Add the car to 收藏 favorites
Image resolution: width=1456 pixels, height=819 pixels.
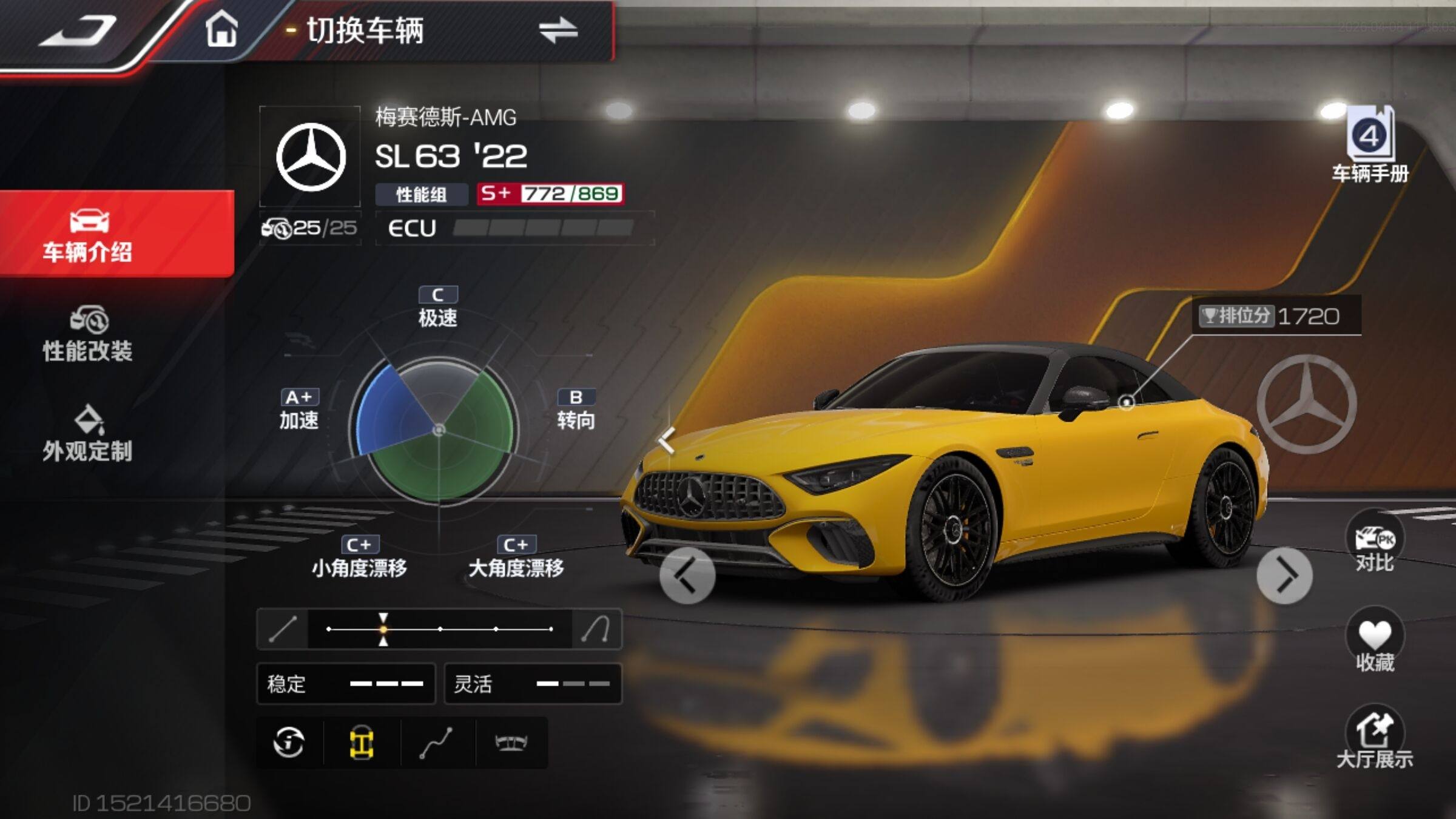1374,643
